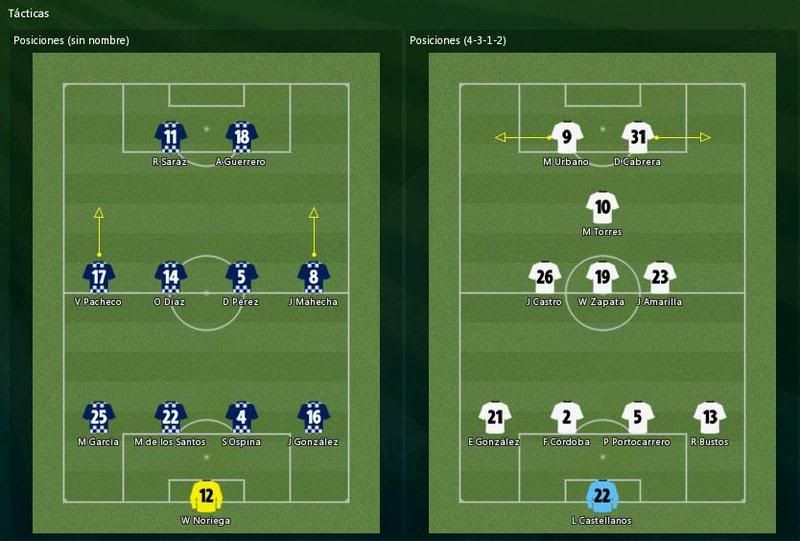Select right back R Bustos, number 13
Viewport: 800px width, 541px height.
pos(709,417)
